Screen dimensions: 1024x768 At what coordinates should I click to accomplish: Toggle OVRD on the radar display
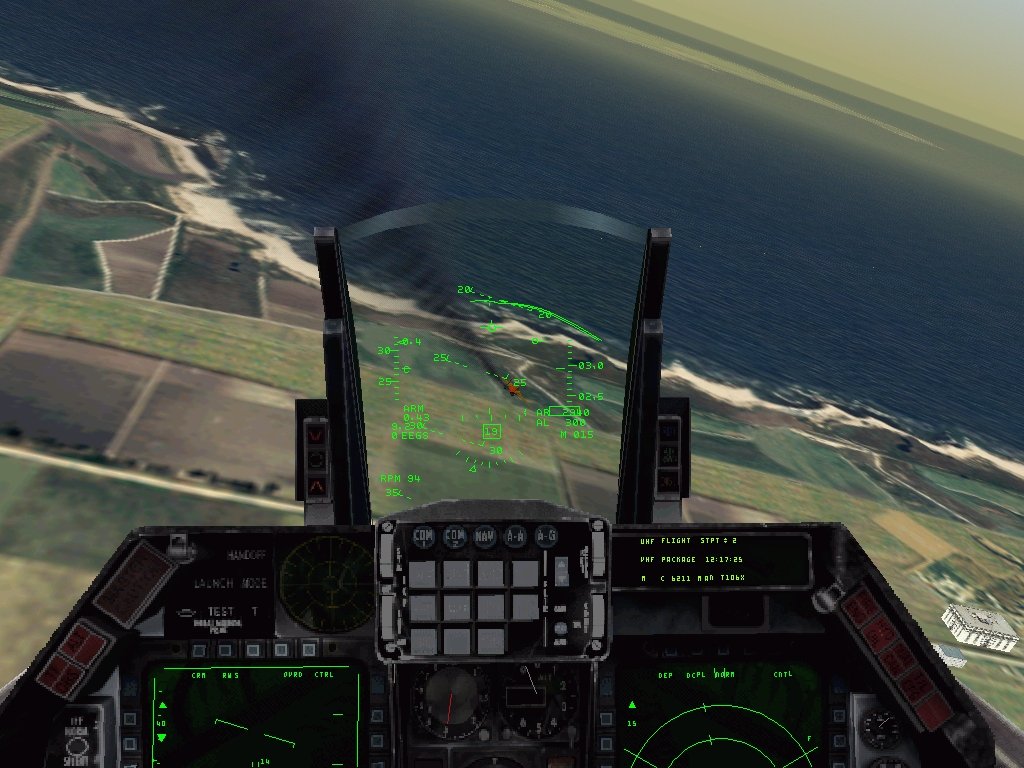pyautogui.click(x=292, y=675)
